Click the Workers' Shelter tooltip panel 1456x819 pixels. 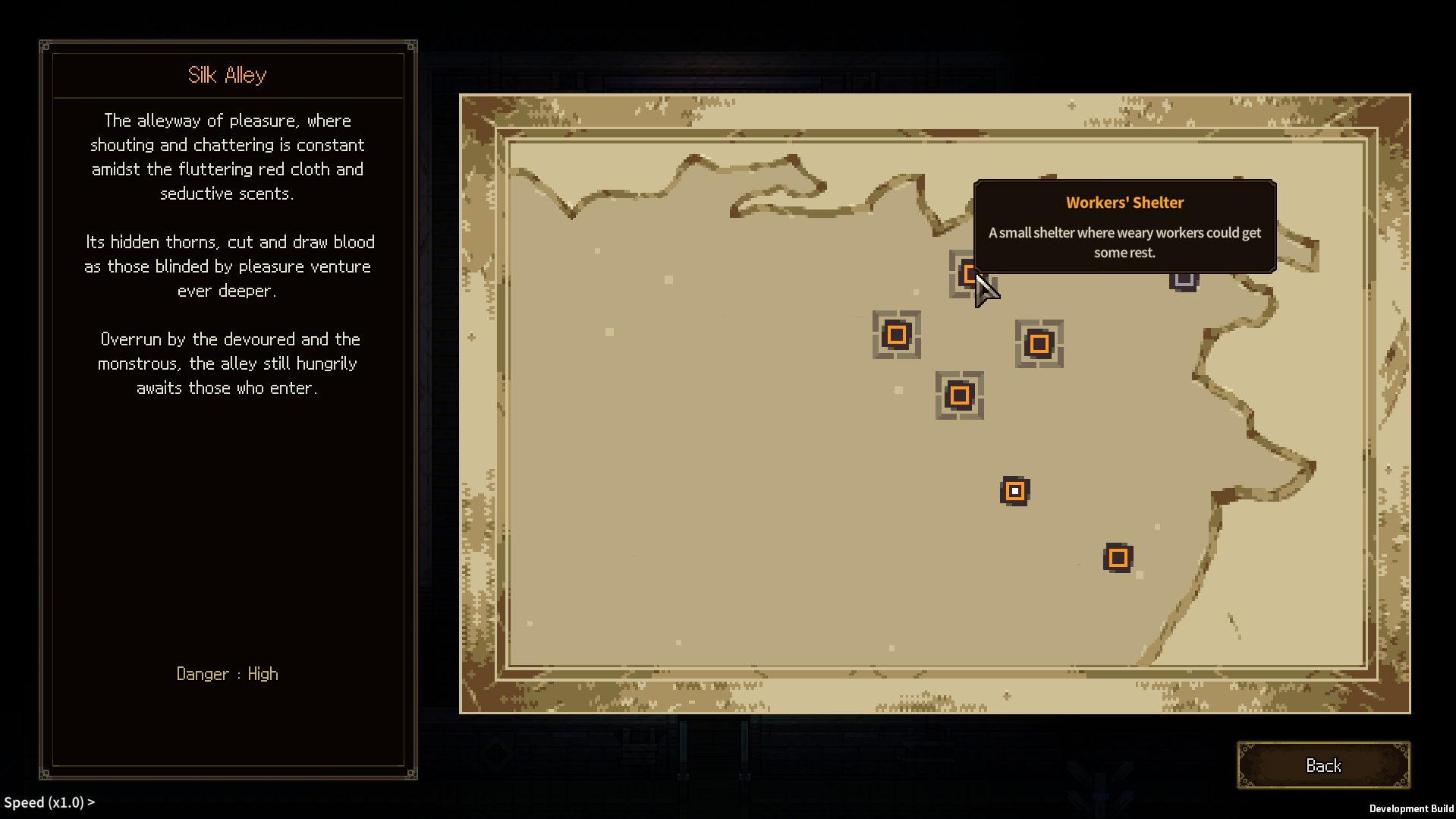pos(1124,227)
